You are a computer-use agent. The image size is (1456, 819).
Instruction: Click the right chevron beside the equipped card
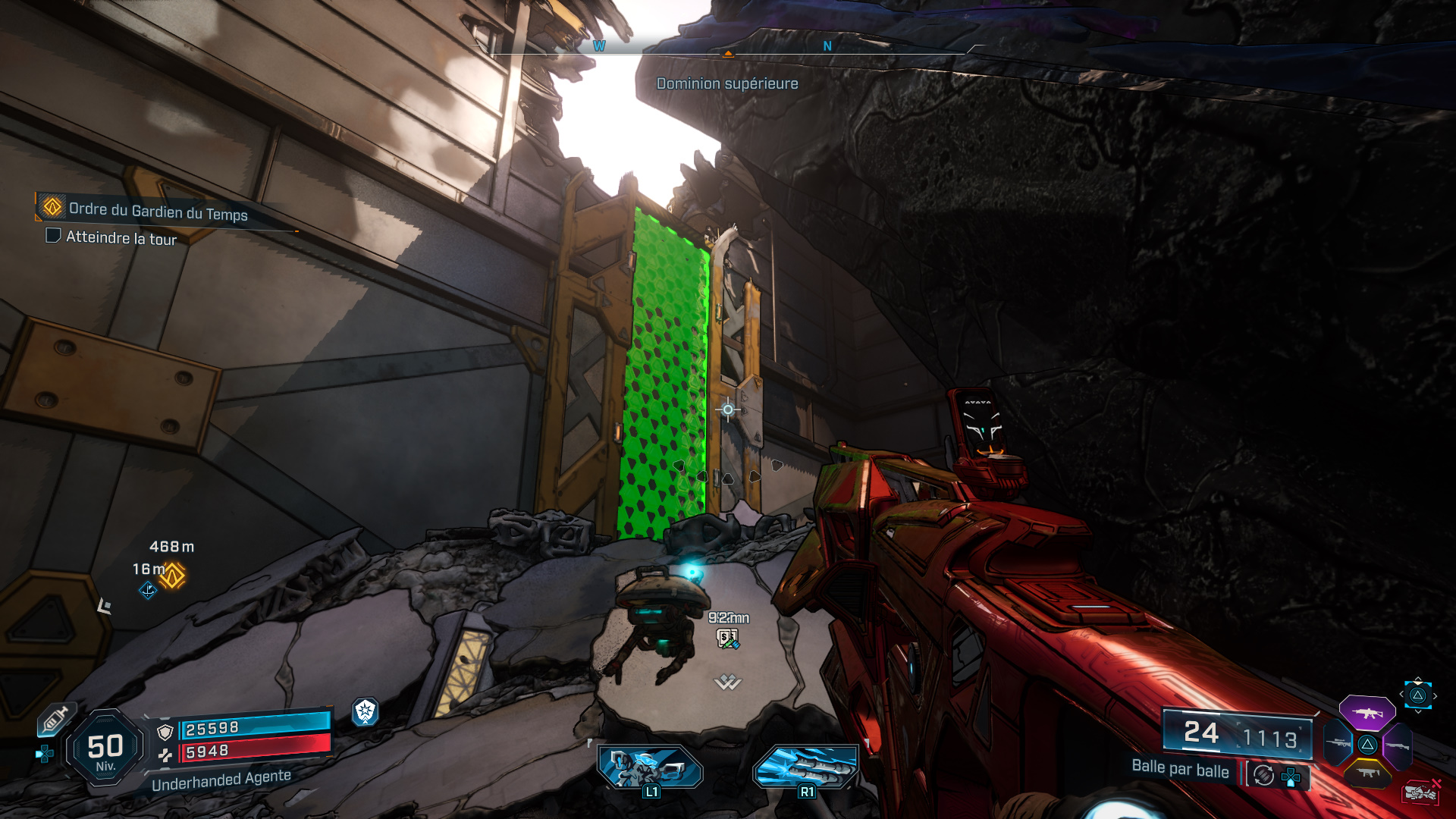click(1435, 696)
